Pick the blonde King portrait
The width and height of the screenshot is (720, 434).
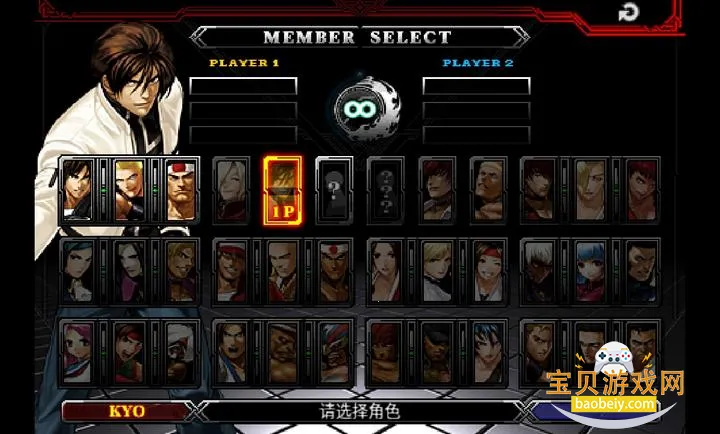437,270
